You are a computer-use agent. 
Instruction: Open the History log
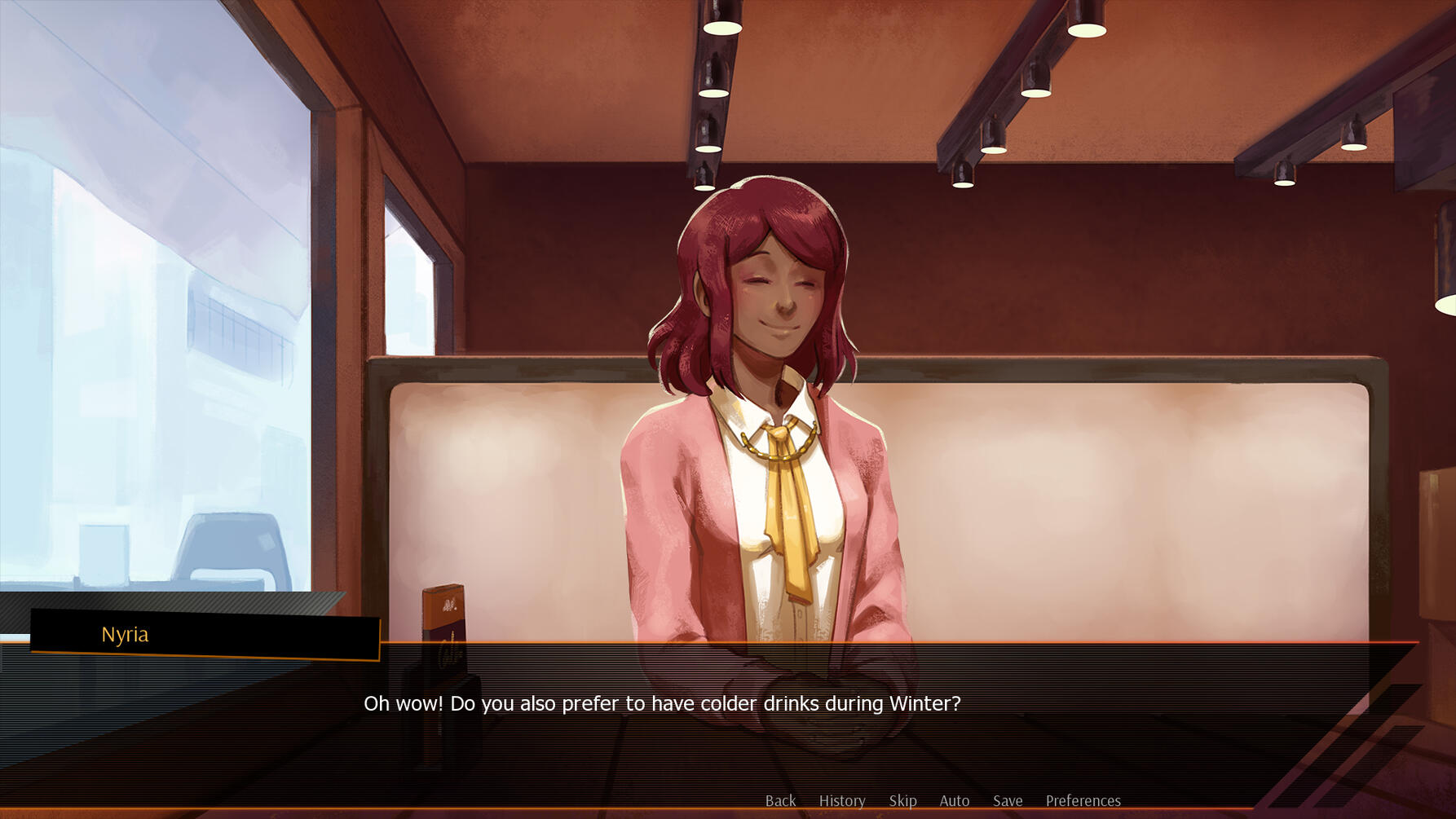[842, 800]
